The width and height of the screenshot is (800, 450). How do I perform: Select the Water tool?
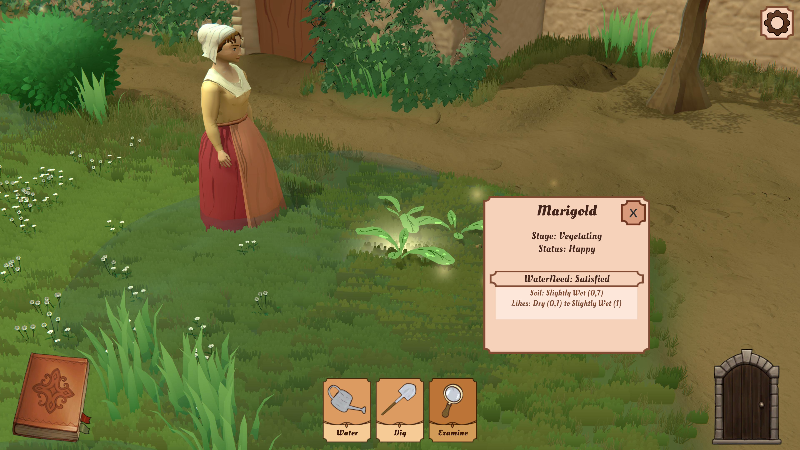[347, 408]
